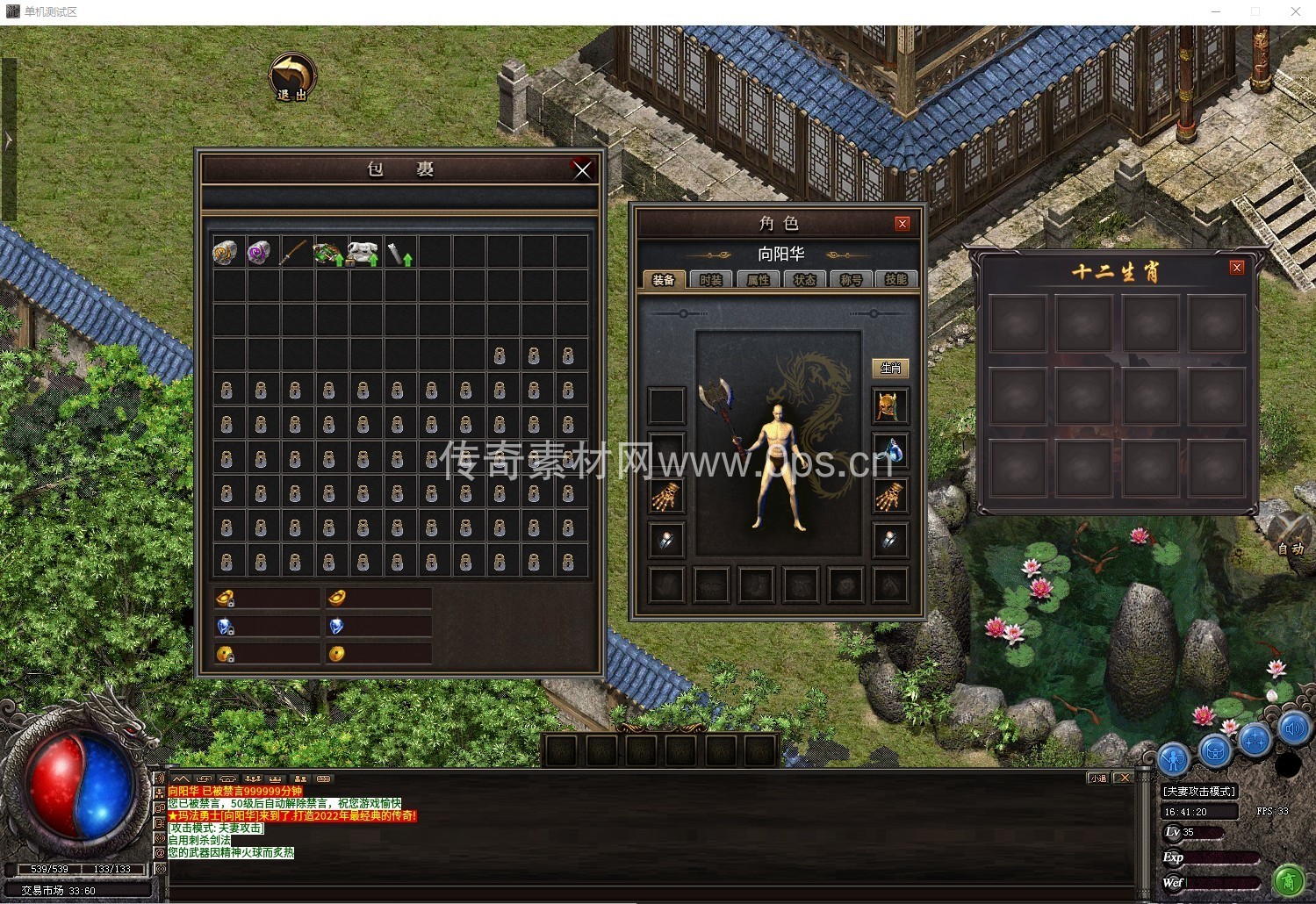Show the 状态 status tab
The image size is (1316, 904).
(804, 280)
